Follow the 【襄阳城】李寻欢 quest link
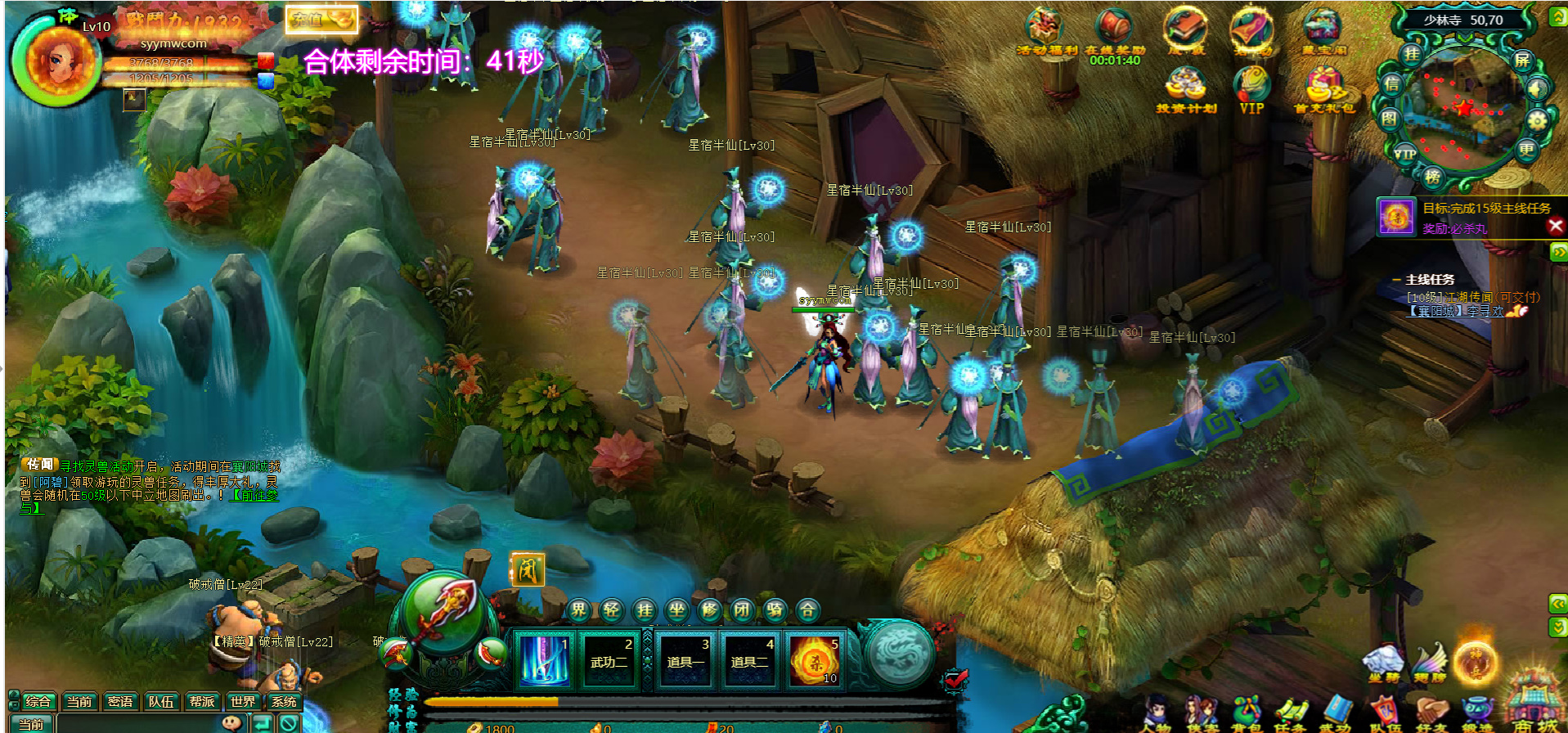 [1456, 311]
